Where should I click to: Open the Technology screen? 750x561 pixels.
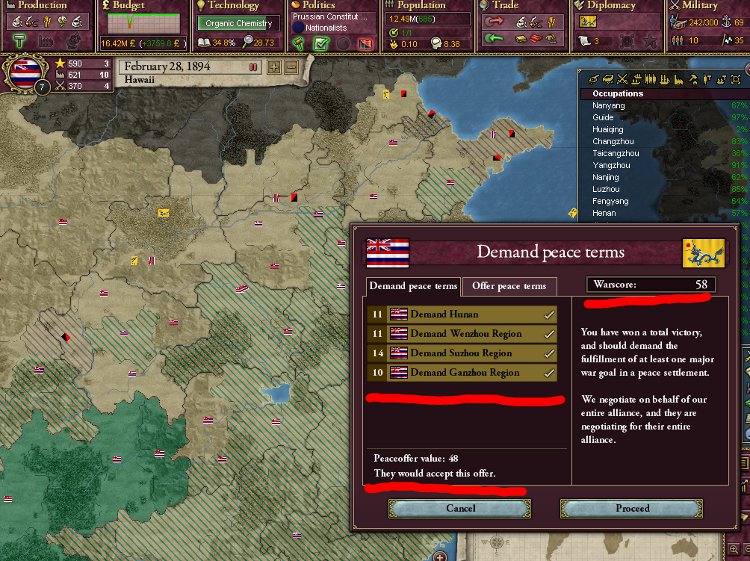234,6
